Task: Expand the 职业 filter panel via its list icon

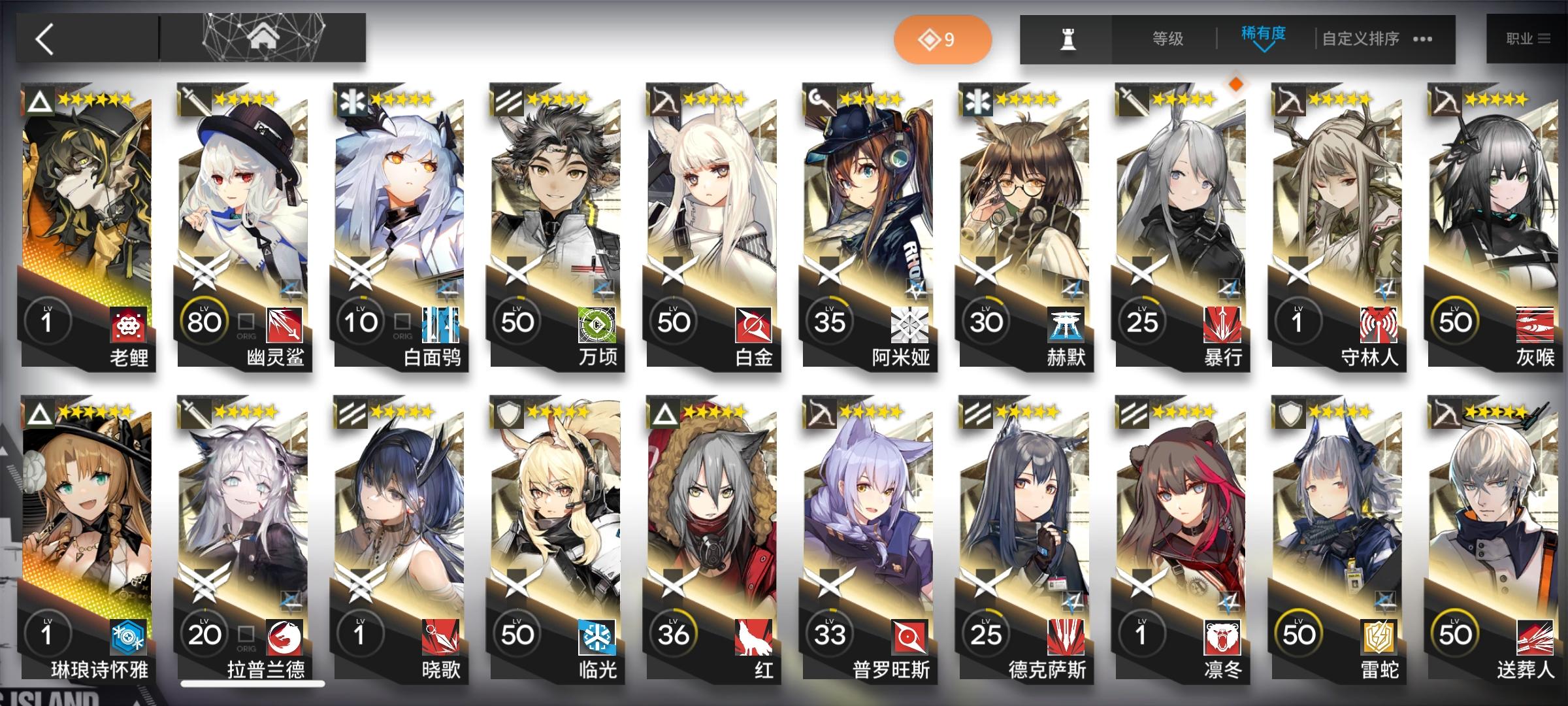Action: (x=1543, y=38)
